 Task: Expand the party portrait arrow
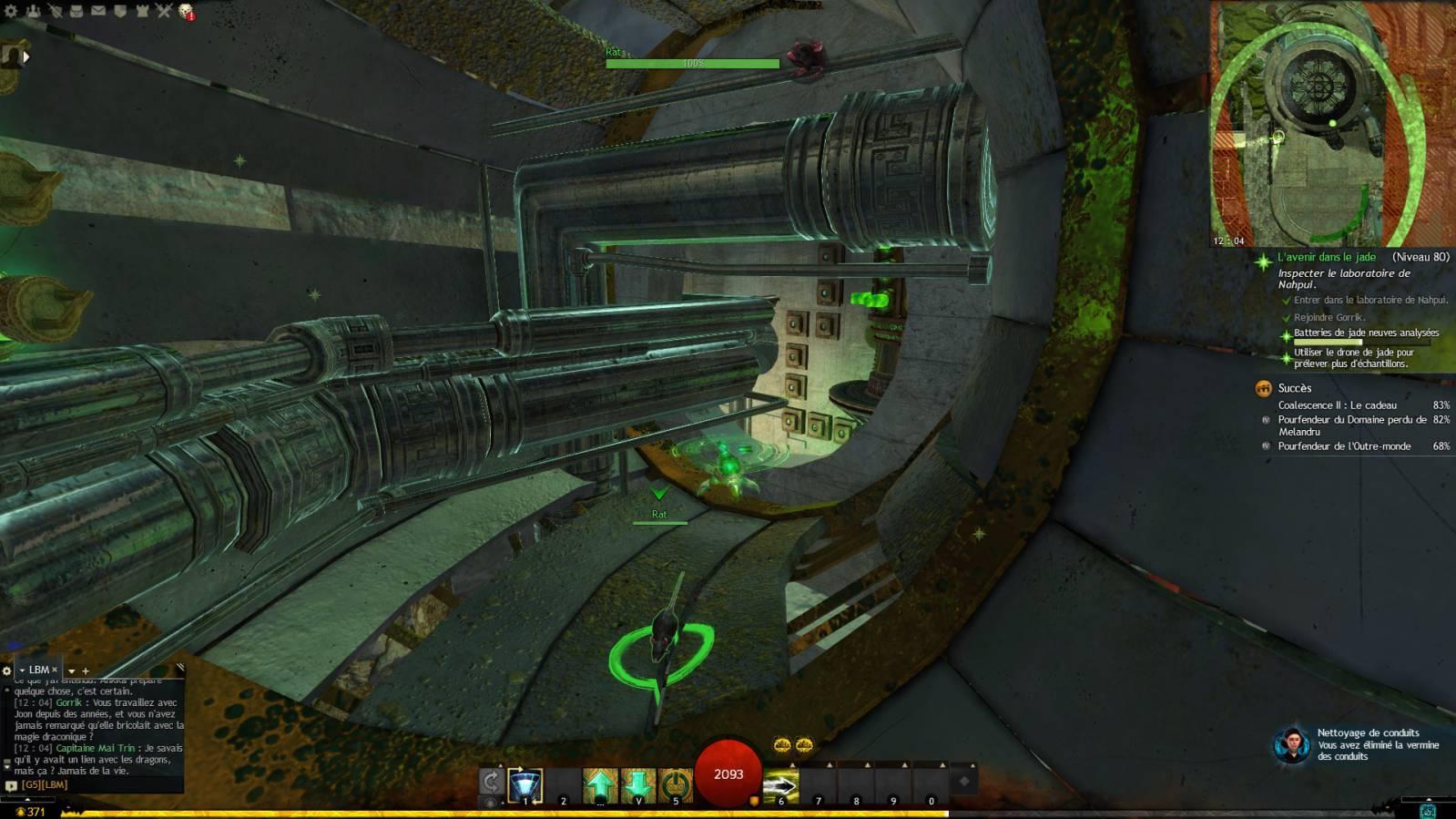point(26,56)
